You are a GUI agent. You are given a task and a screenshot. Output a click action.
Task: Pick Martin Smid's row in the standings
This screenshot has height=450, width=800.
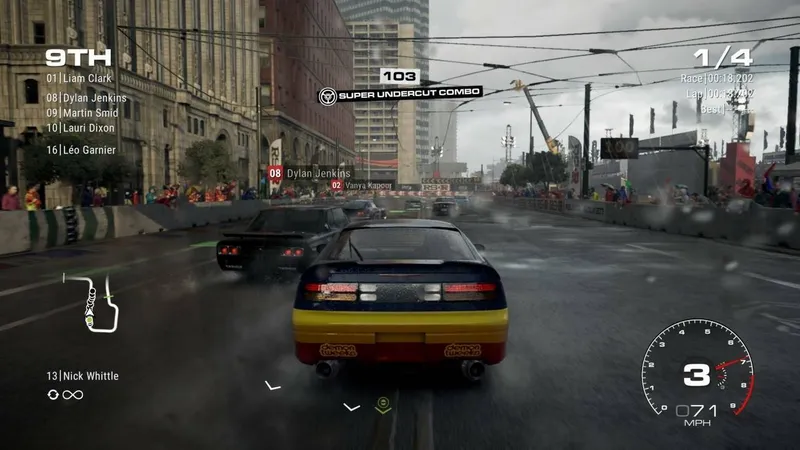point(82,113)
